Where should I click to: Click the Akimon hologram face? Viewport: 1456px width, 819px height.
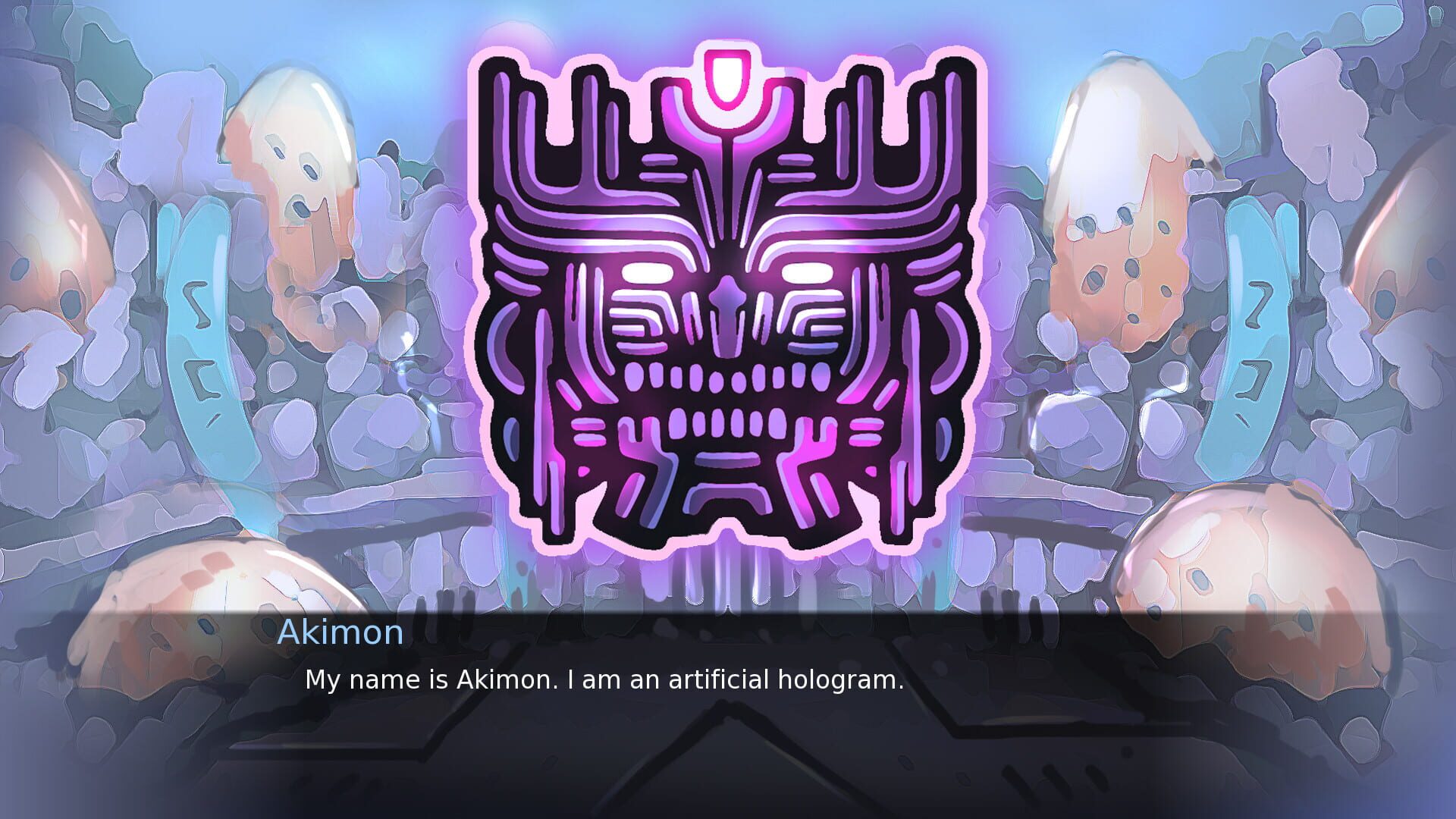(726, 303)
